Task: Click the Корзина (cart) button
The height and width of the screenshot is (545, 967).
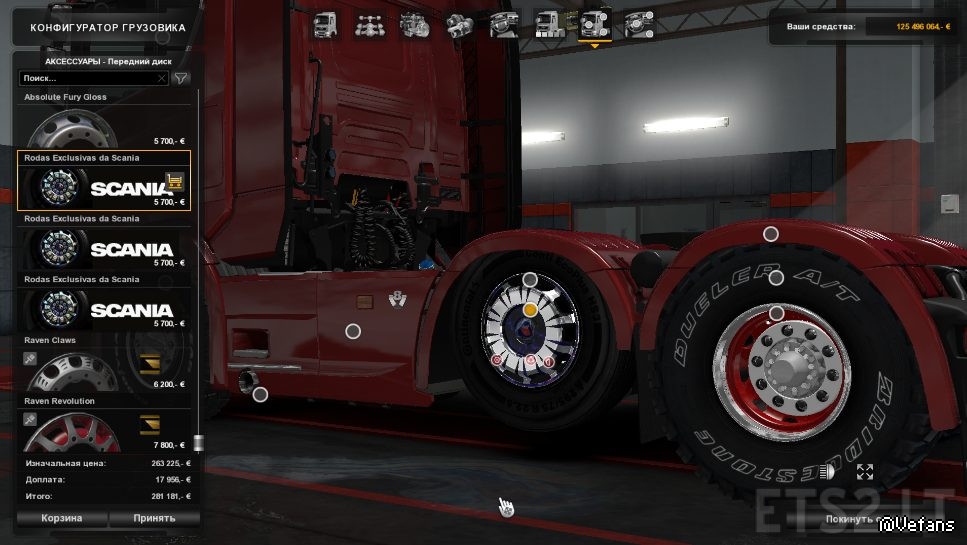Action: (61, 518)
